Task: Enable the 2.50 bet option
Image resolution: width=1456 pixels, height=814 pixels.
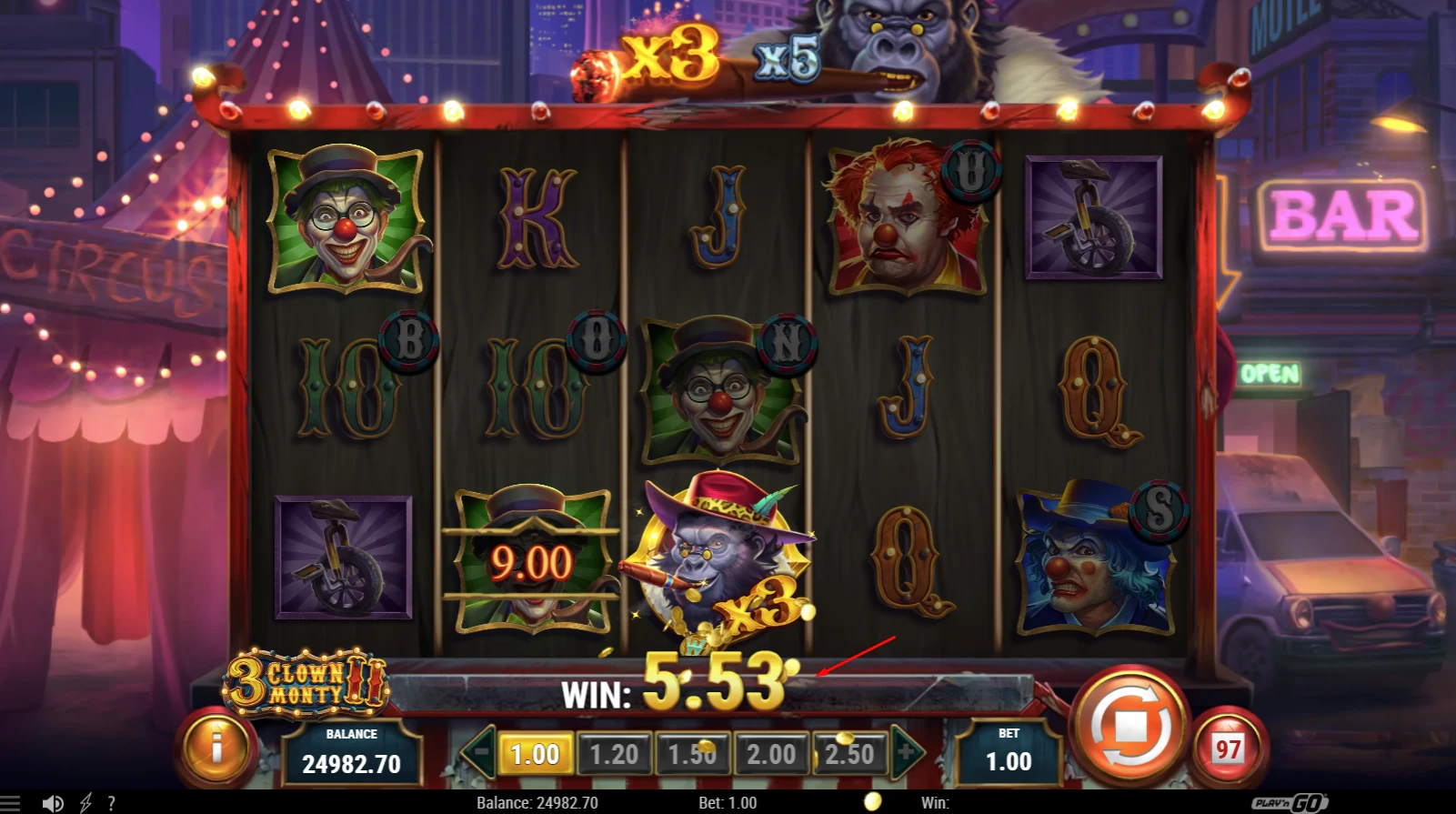Action: (849, 753)
